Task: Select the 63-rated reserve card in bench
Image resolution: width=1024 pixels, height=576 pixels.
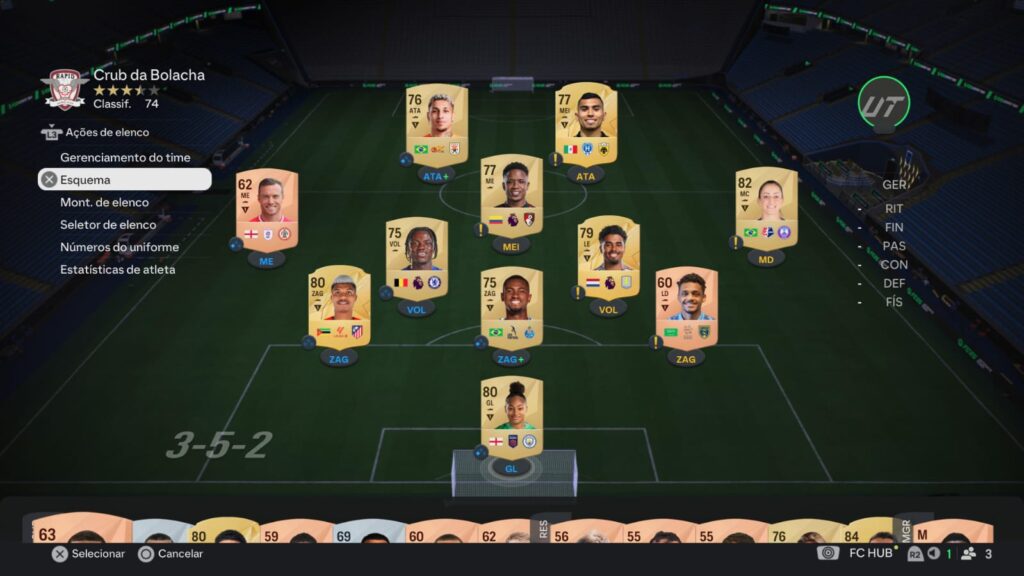Action: (x=75, y=531)
